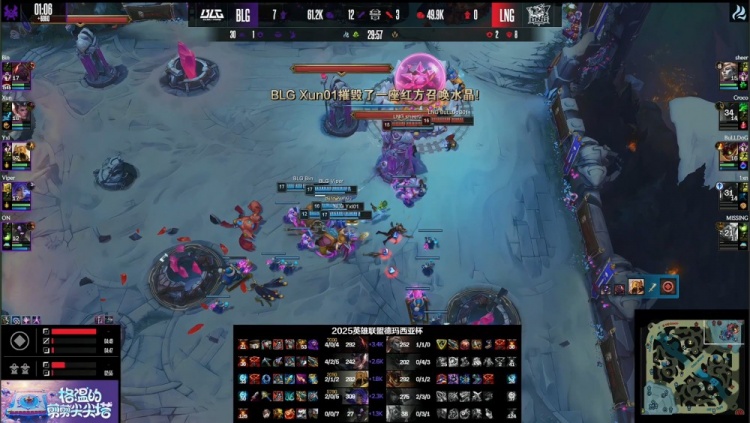This screenshot has width=750, height=423.
Task: Click the BLG team logo in top bar
Action: (213, 14)
